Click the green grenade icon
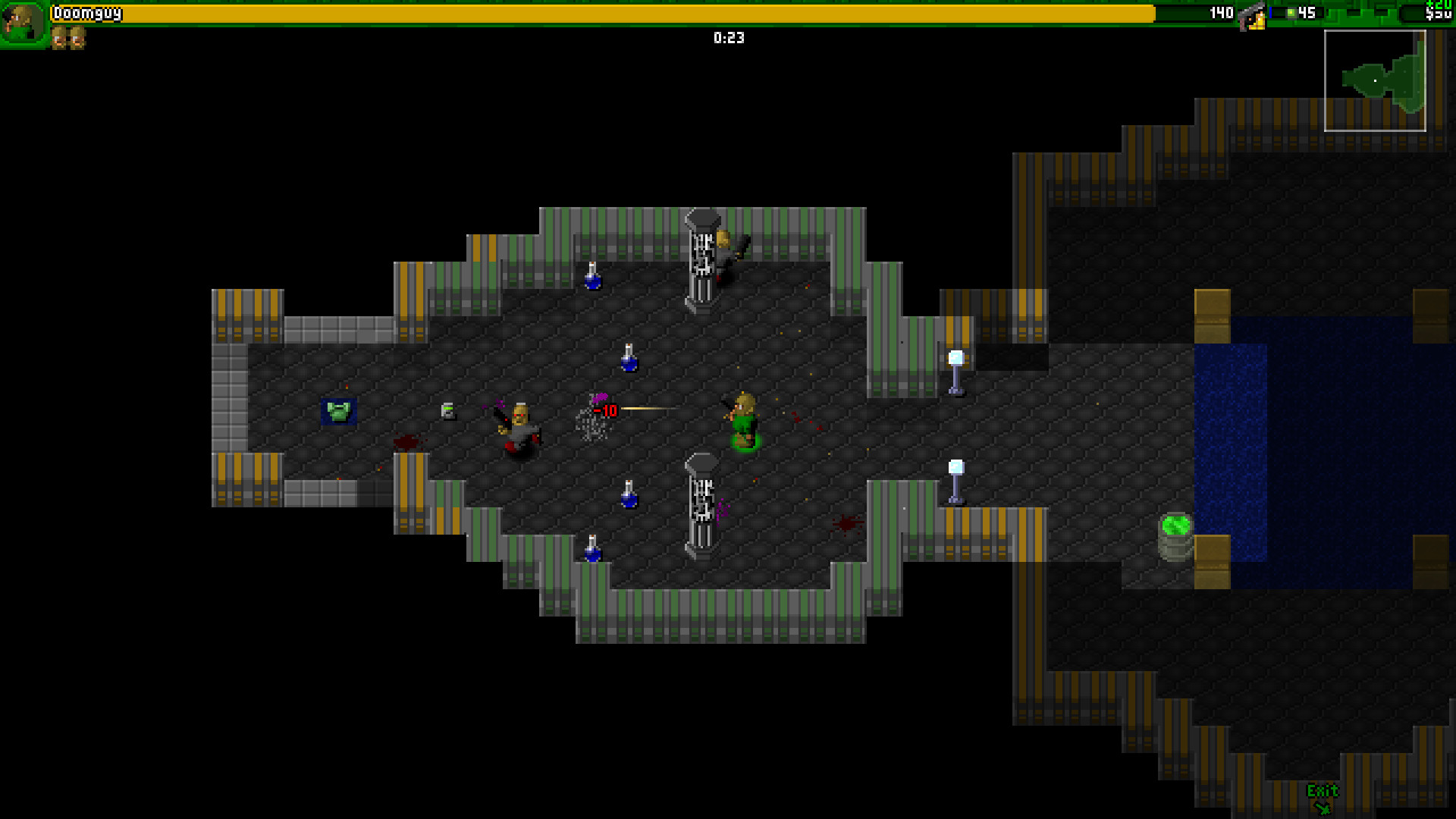This screenshot has height=819, width=1456. pos(1290,13)
